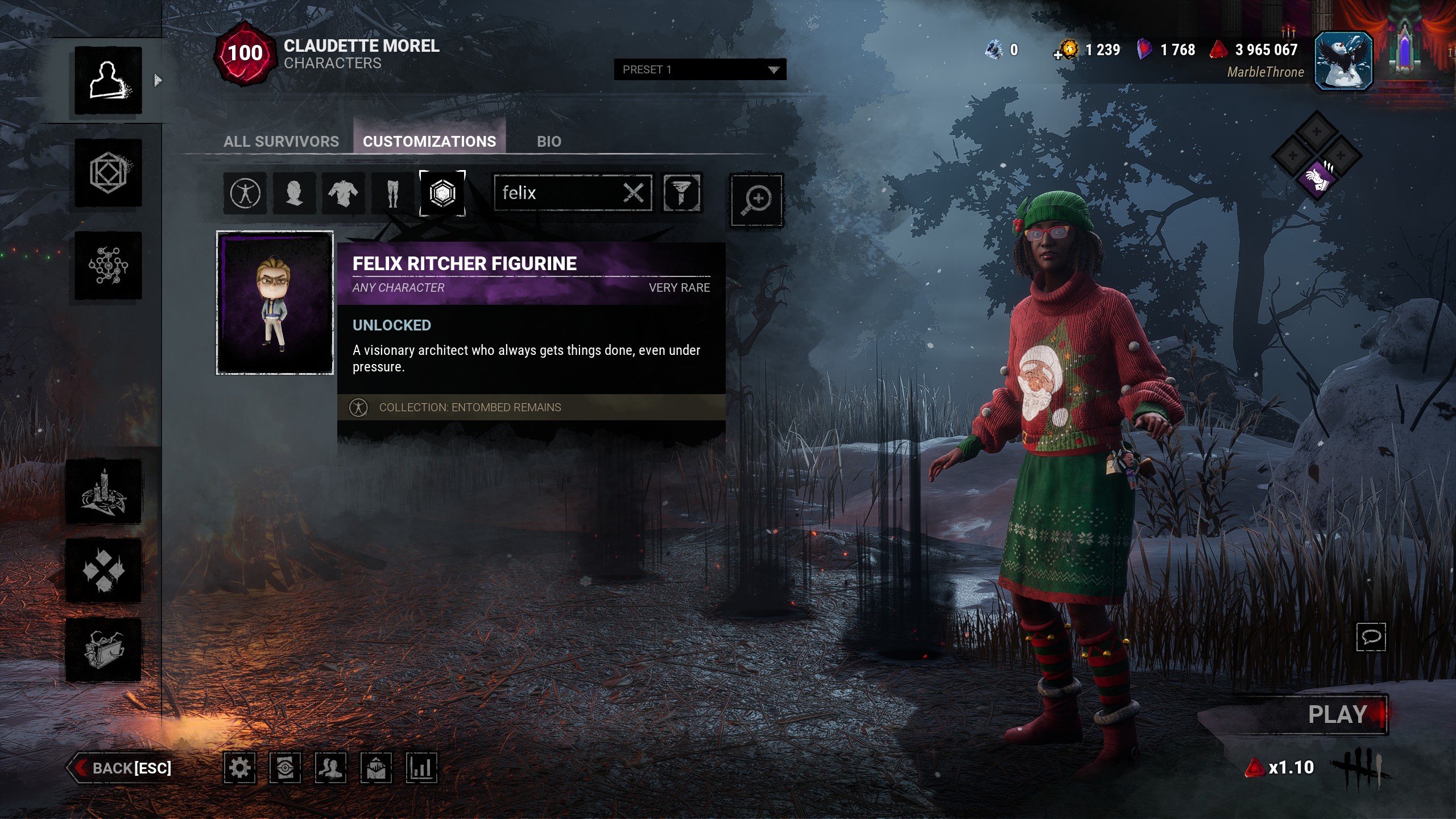Start matchmaking with the Play button
Screen dimensions: 1456x819
(1337, 714)
